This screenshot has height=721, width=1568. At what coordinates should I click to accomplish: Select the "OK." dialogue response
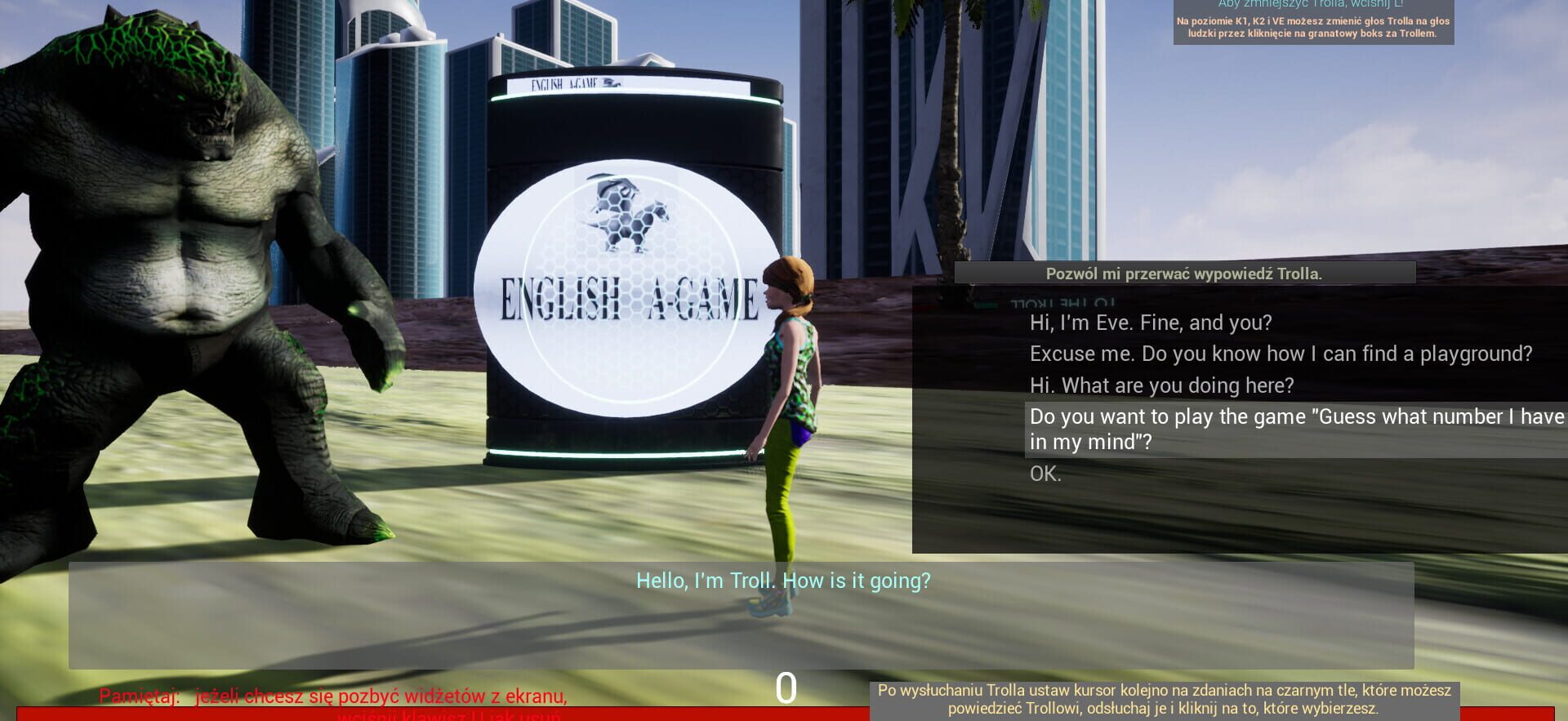coord(1045,474)
